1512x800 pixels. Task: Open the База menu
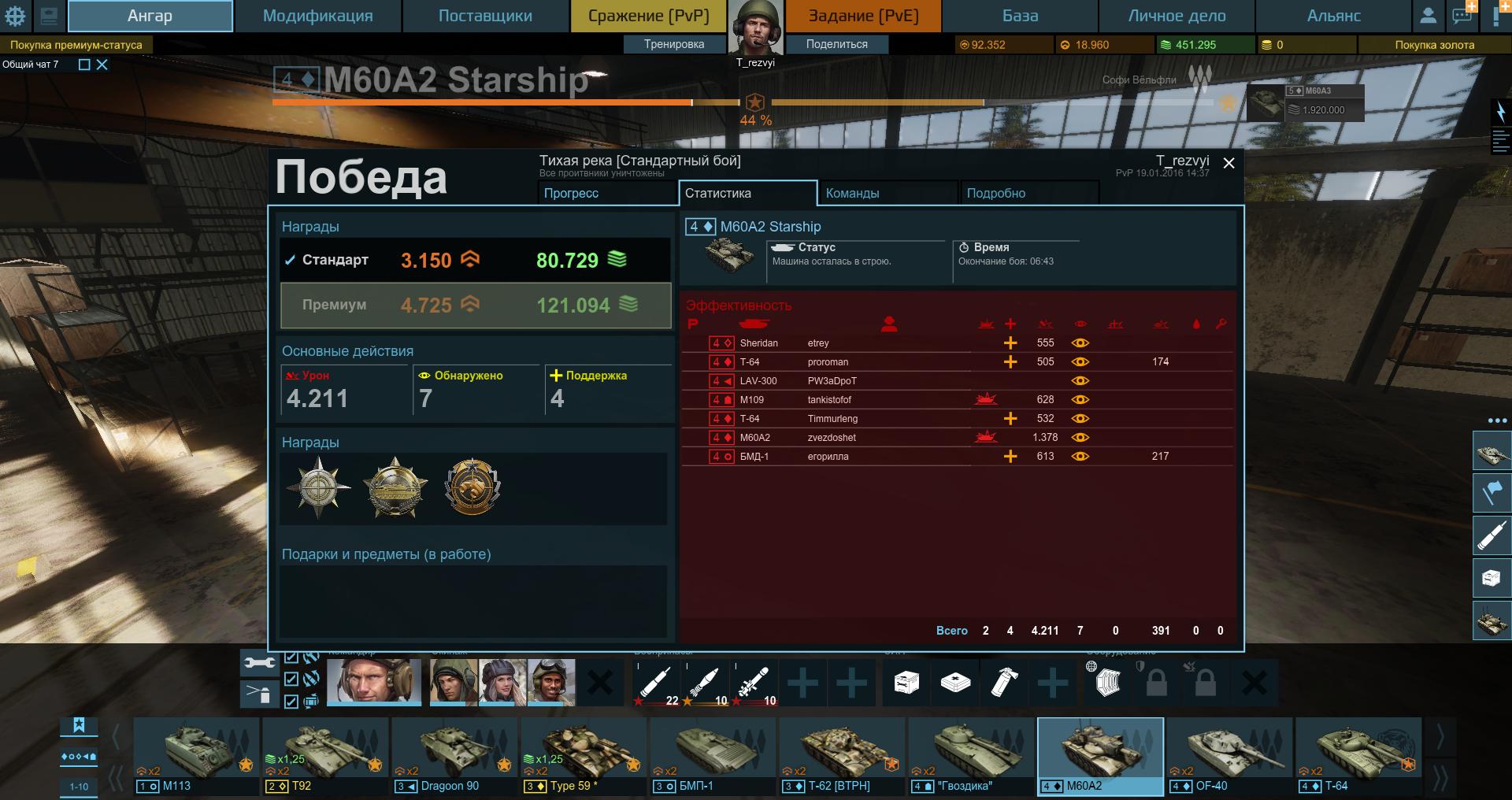1020,16
